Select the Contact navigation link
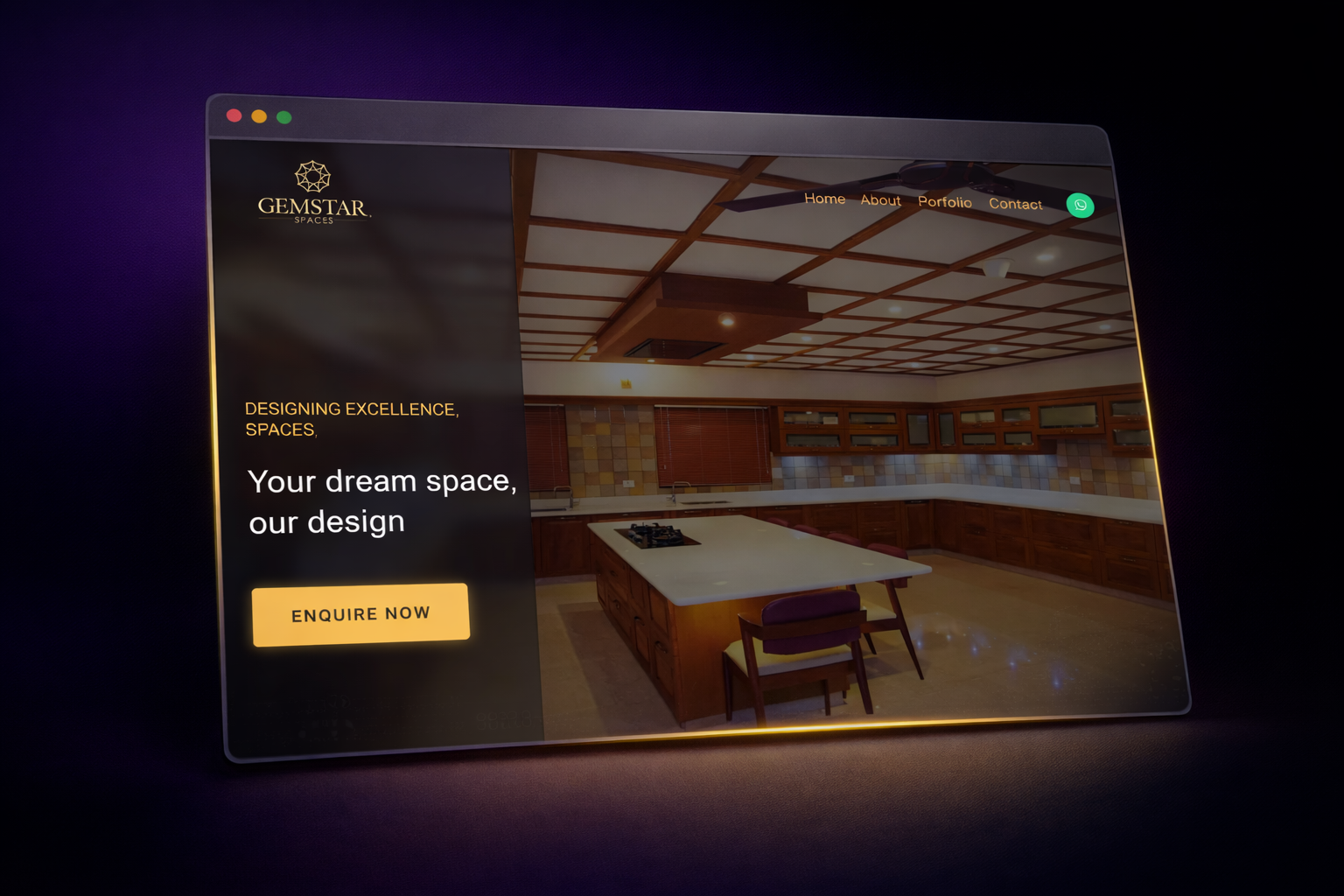 pyautogui.click(x=1015, y=204)
